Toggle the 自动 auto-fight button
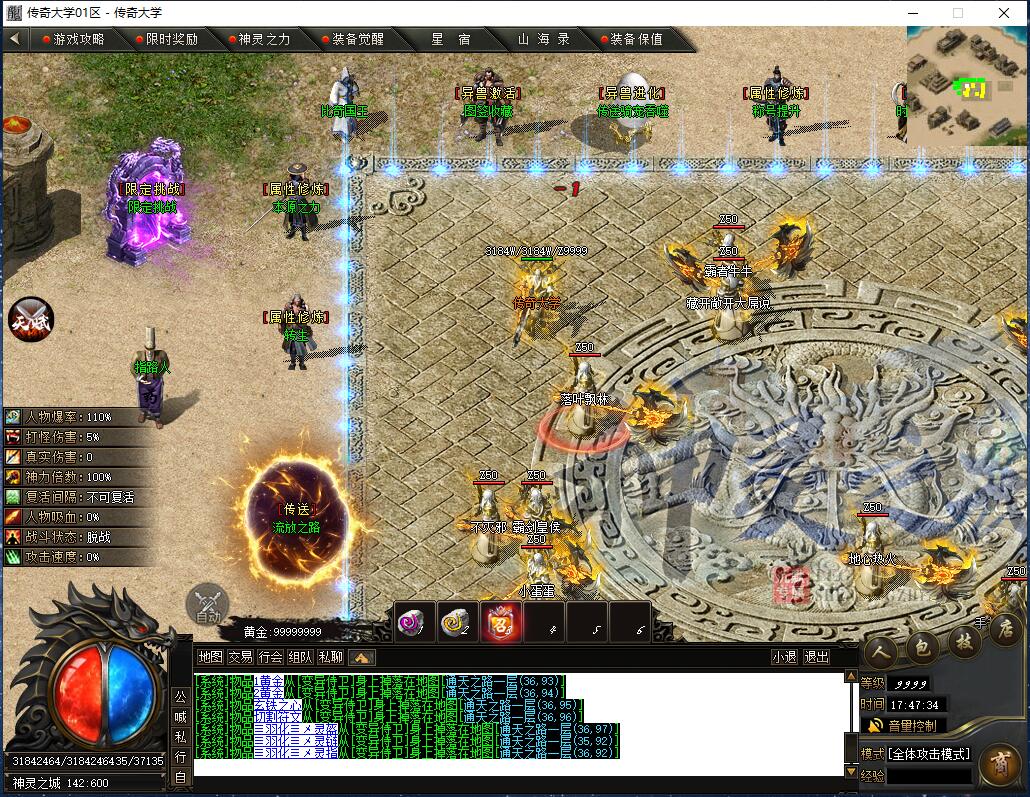 tap(207, 605)
